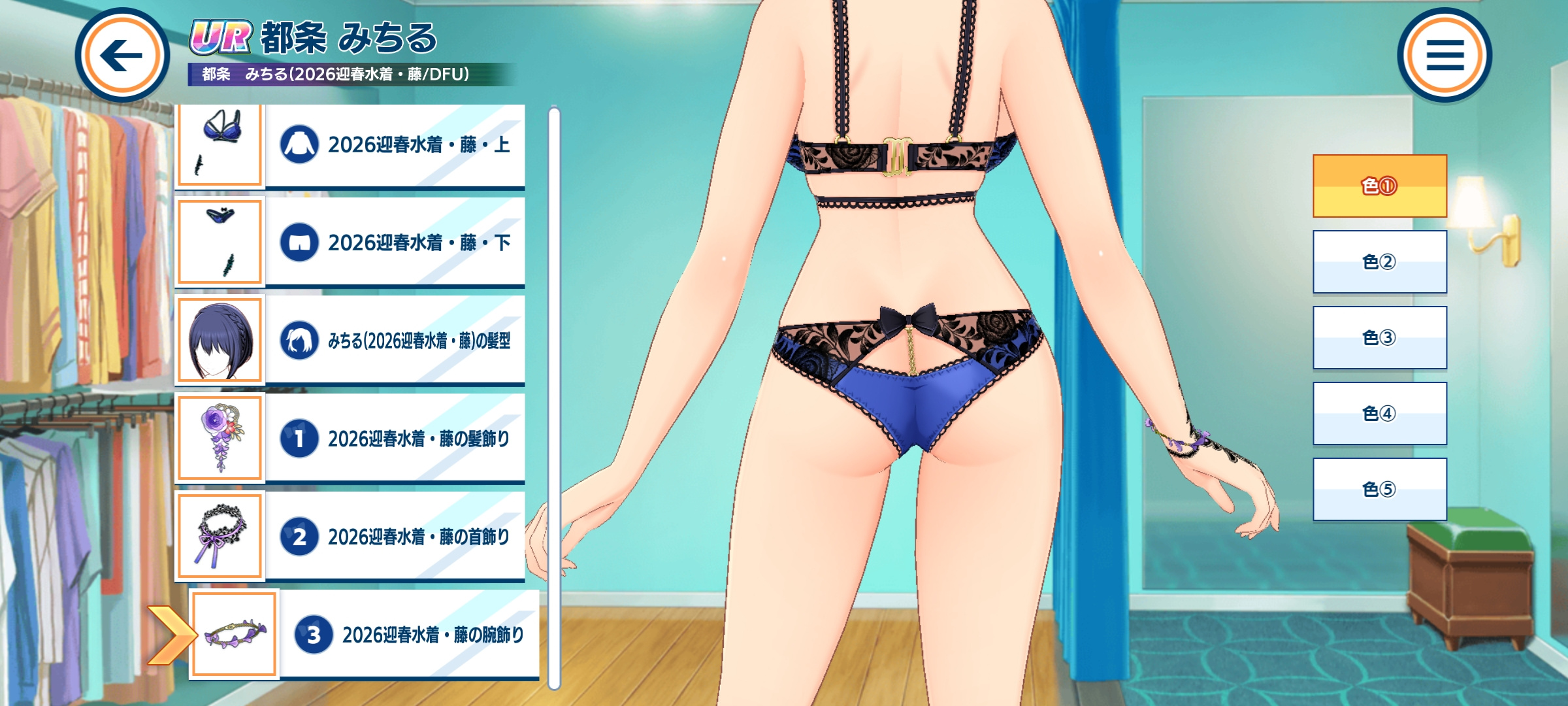
Task: Click the dark blue hairstyle thumbnail
Action: point(220,340)
